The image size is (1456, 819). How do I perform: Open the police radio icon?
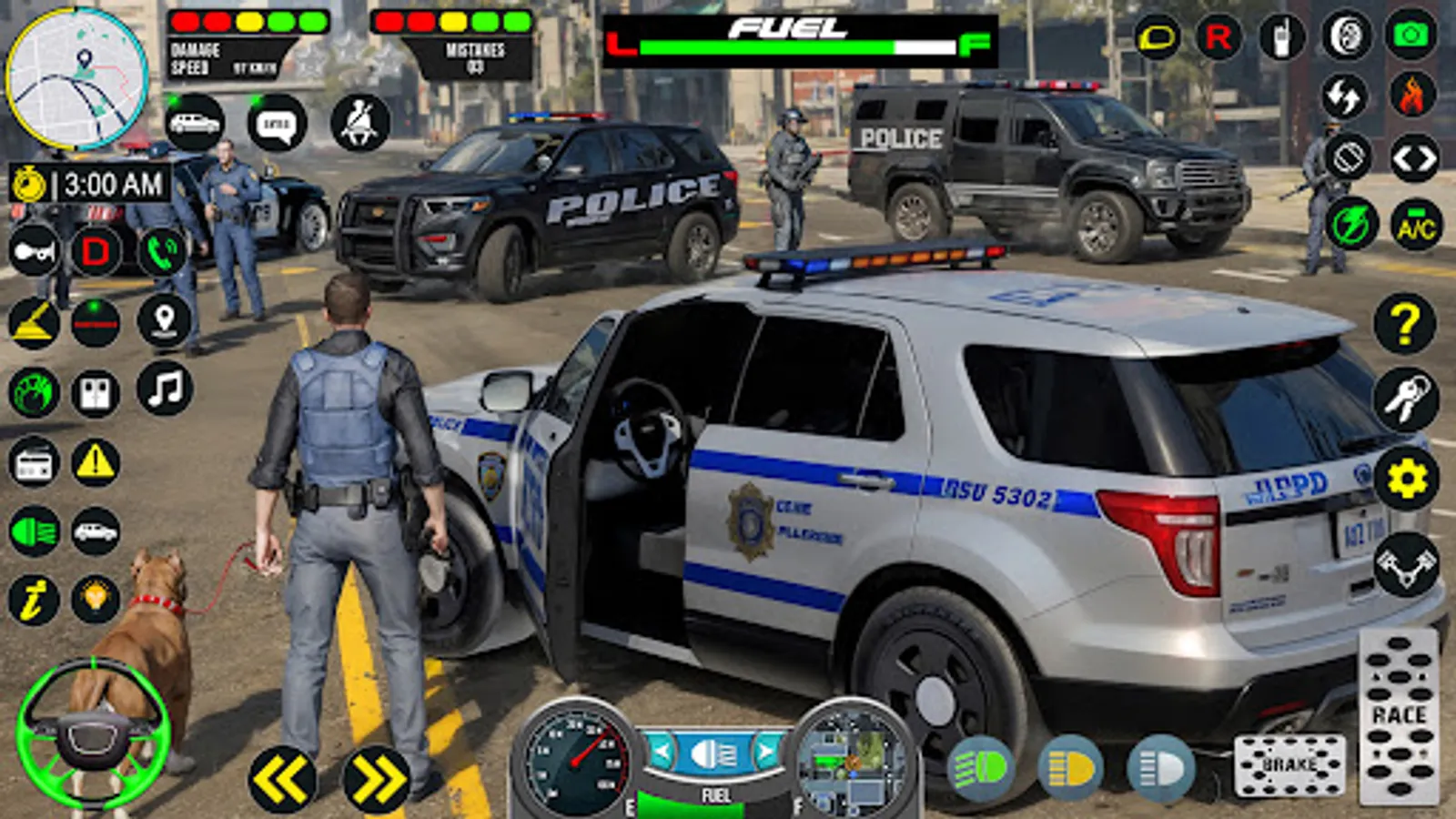1283,38
